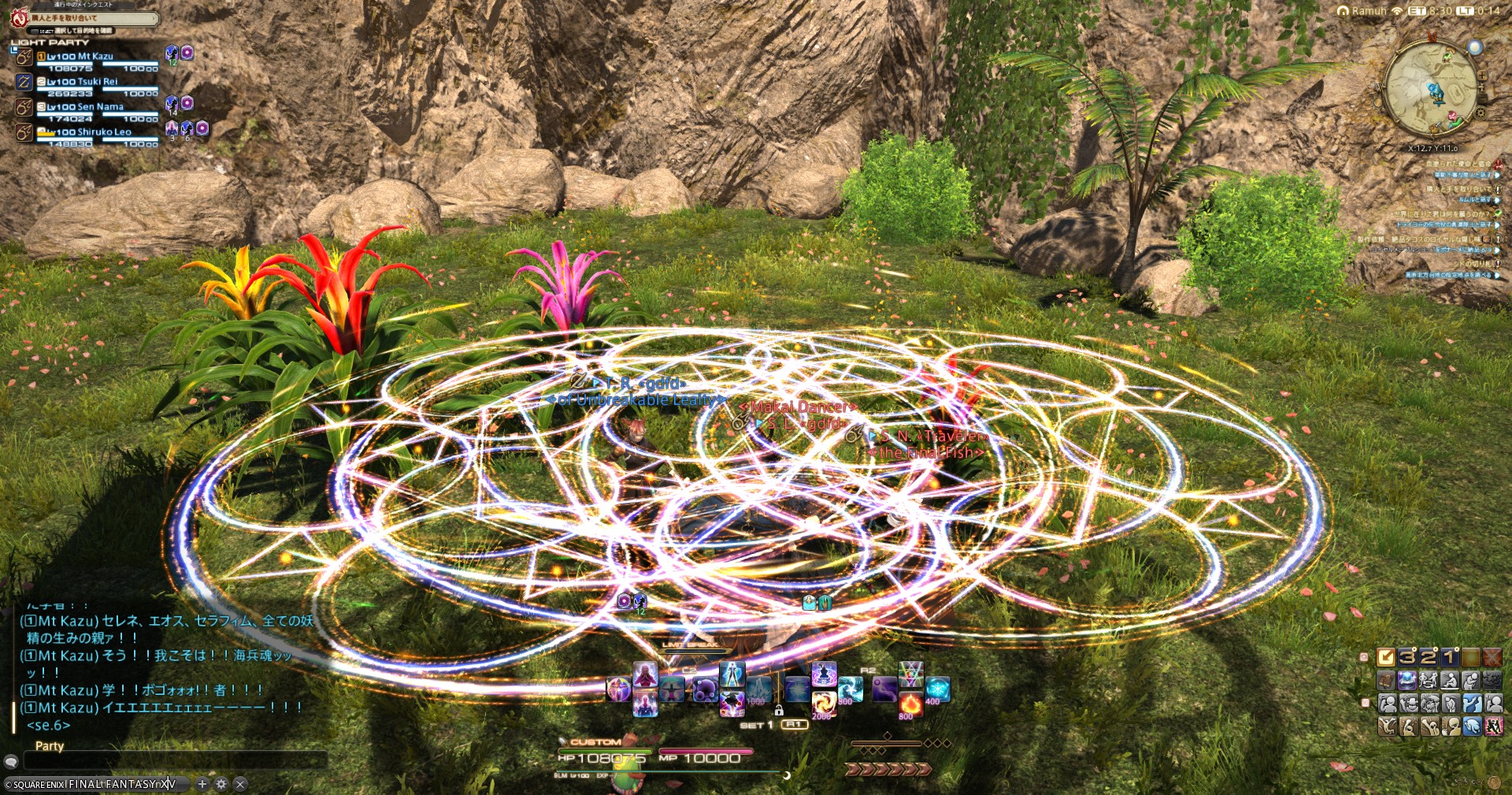Zoom in using the minimap plus button
Screen dimensions: 1512x795
click(1482, 76)
